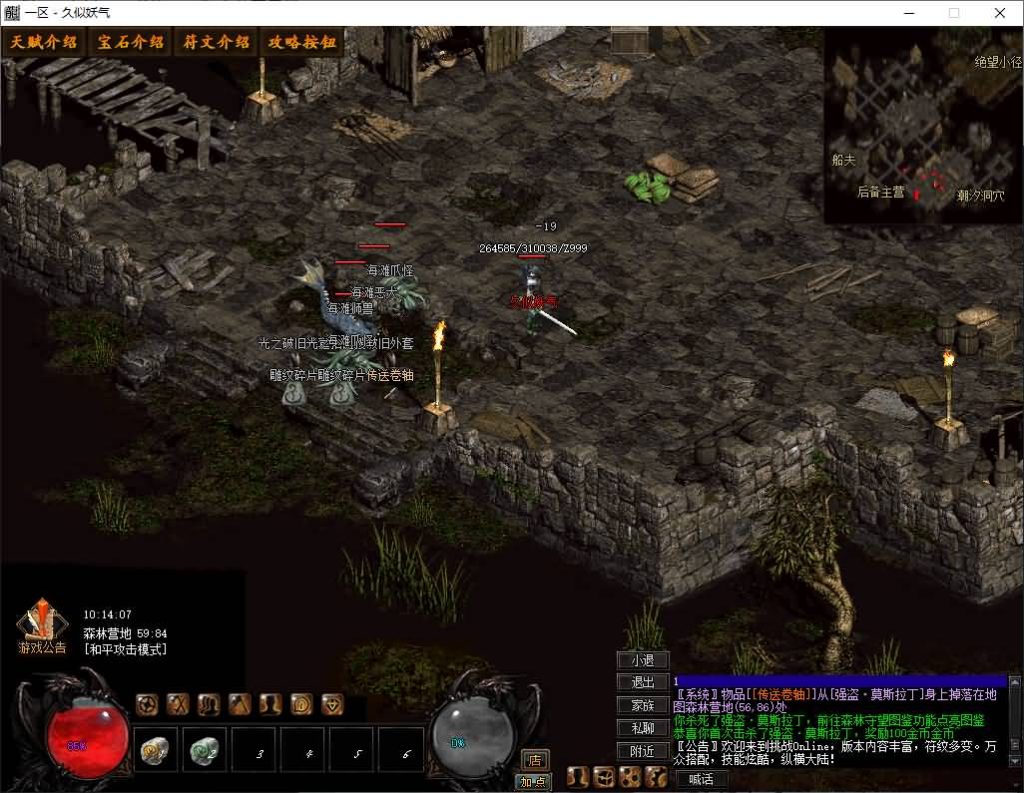Open the 宝石介绍 gem guide
1024x793 pixels.
[x=130, y=42]
